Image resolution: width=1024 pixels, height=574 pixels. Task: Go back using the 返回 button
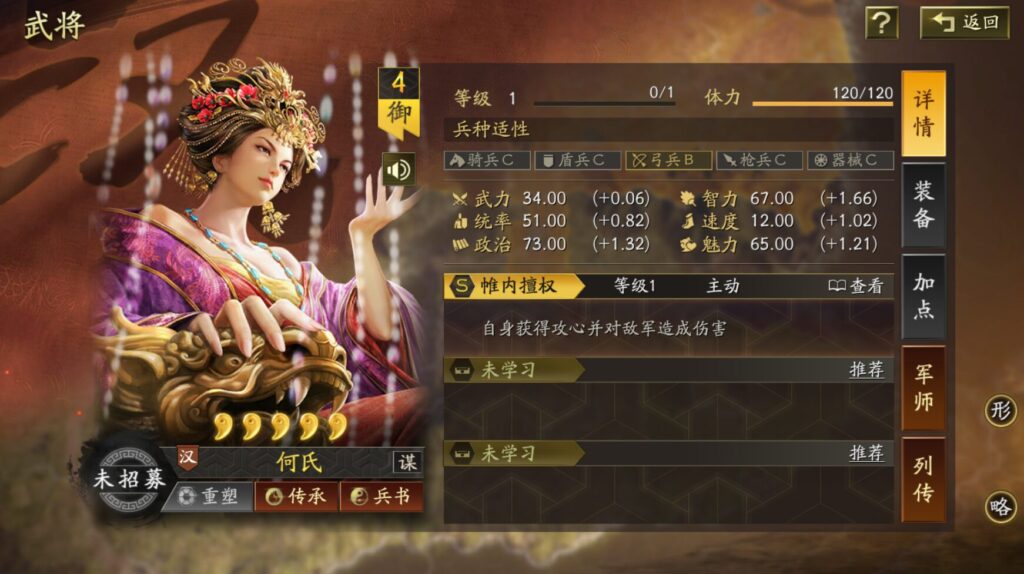(965, 22)
